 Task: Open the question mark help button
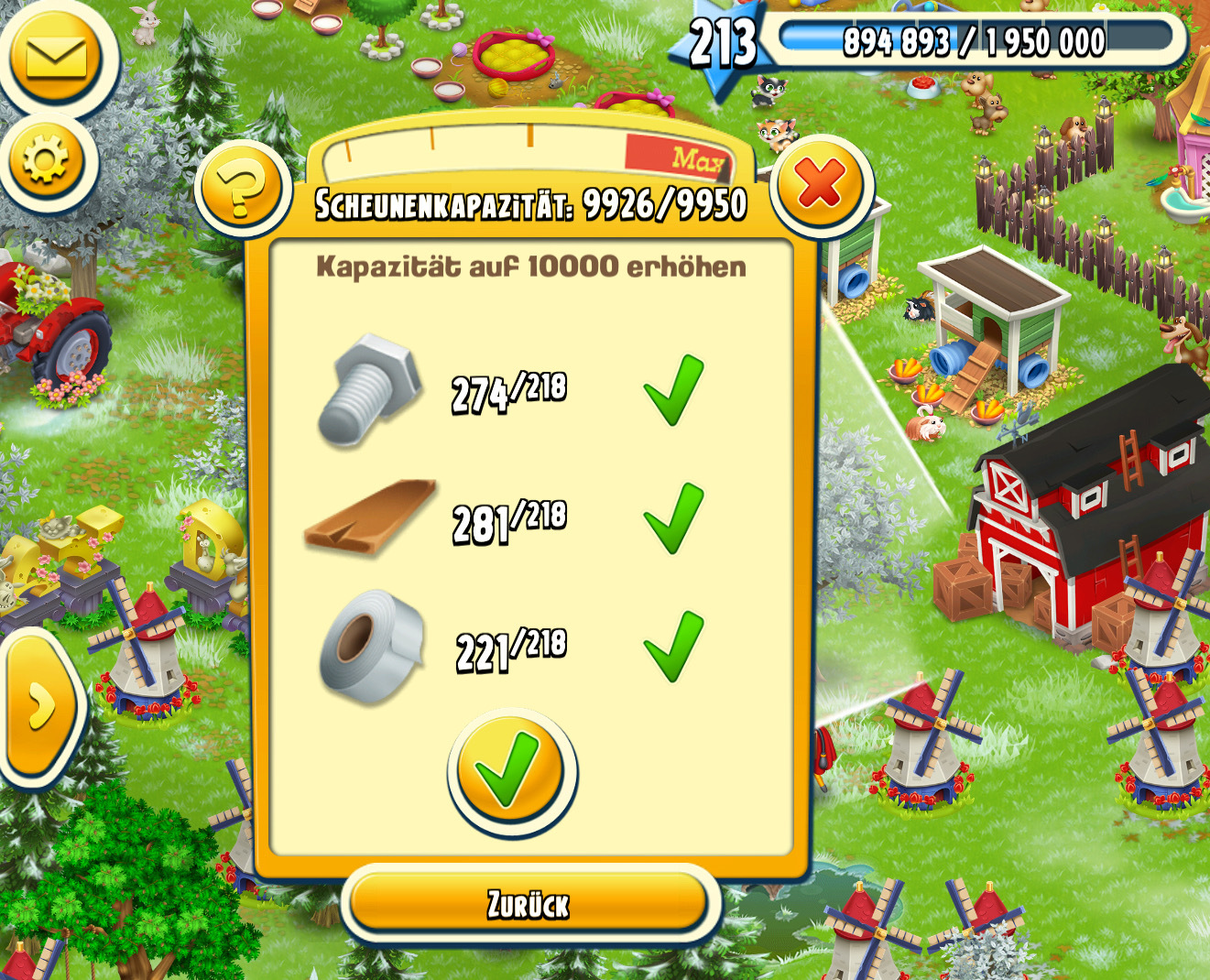pyautogui.click(x=242, y=190)
